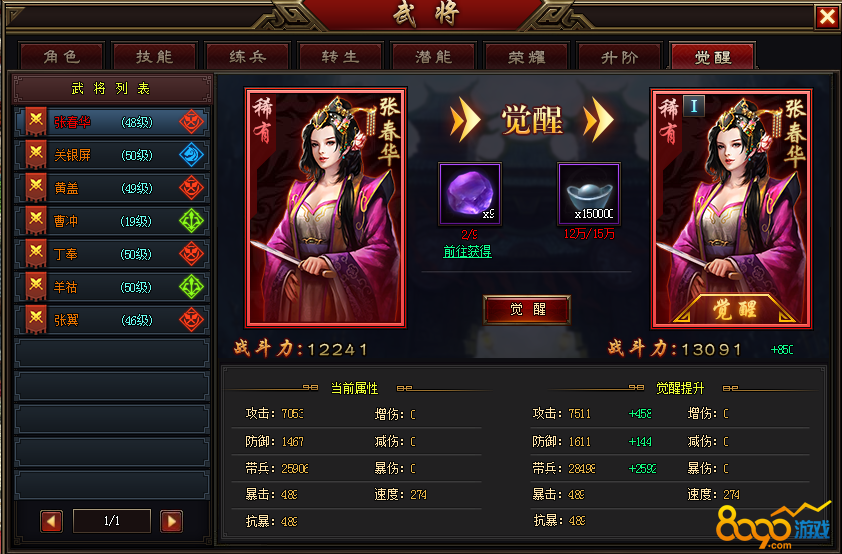842x554 pixels.
Task: Select the 觉醒 tab
Action: 712,57
